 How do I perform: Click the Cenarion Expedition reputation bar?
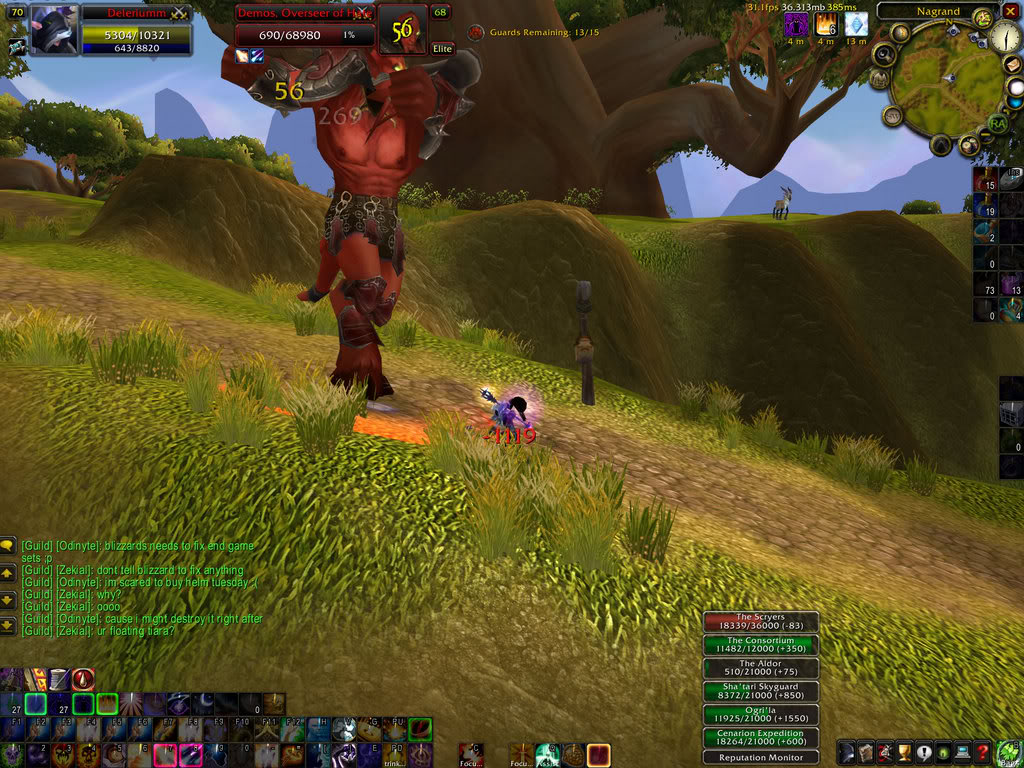tap(760, 738)
